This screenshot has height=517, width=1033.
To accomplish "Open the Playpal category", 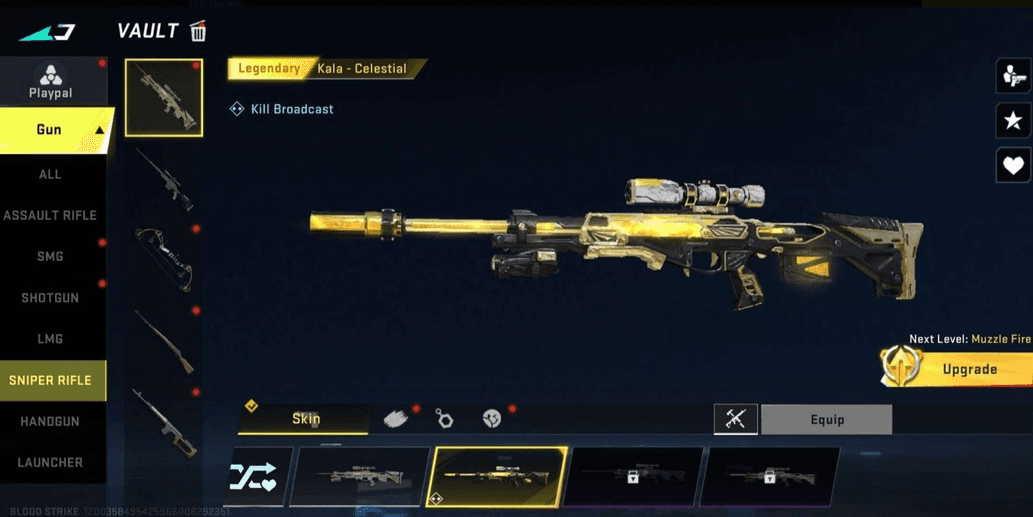I will click(50, 81).
